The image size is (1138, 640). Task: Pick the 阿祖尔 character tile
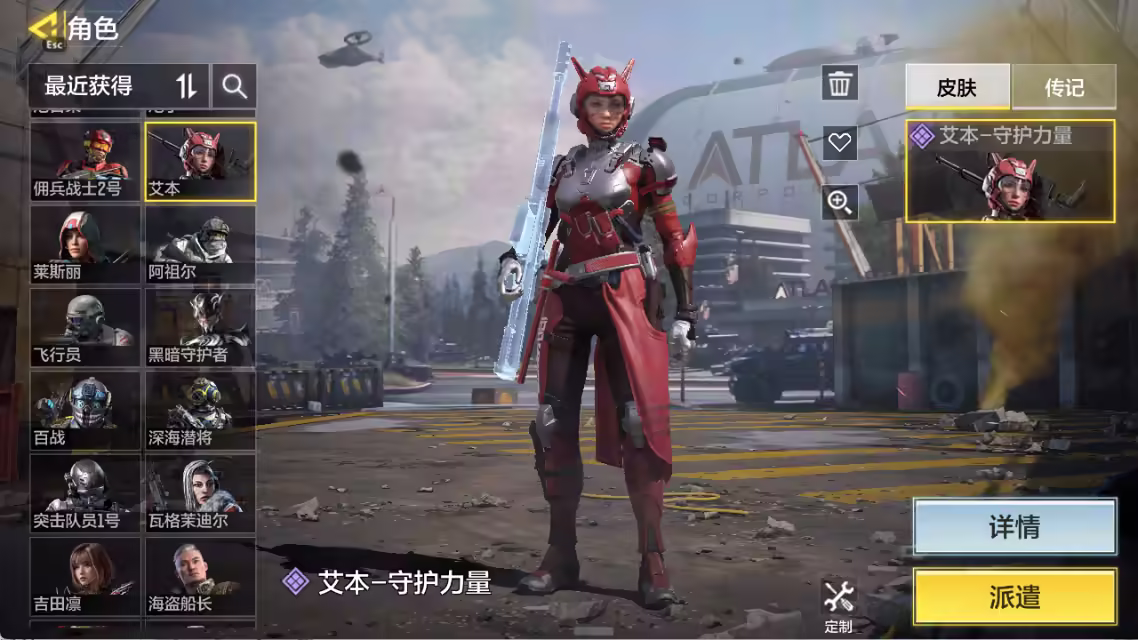click(200, 244)
